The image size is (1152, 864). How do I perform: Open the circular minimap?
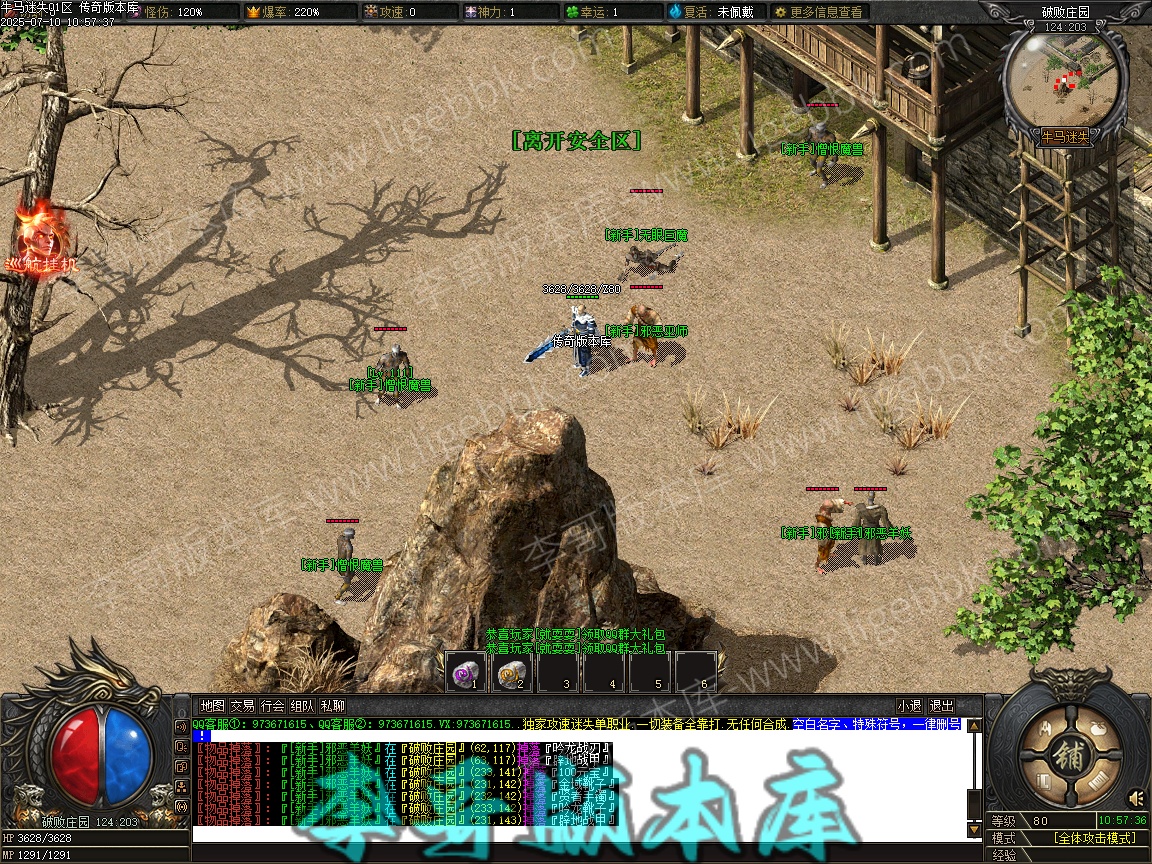point(1065,74)
